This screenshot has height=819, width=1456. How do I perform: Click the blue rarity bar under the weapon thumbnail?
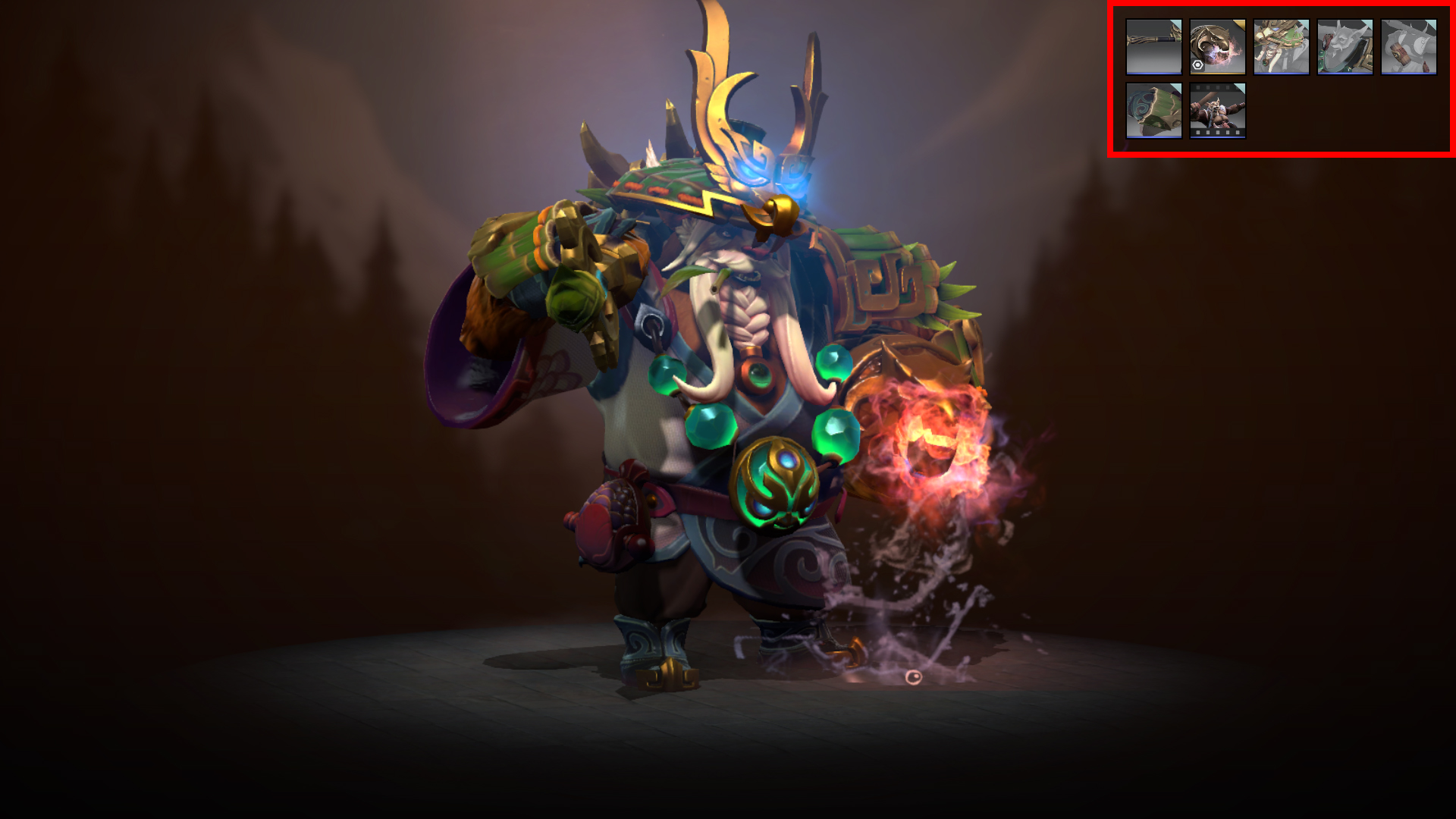coord(1154,73)
